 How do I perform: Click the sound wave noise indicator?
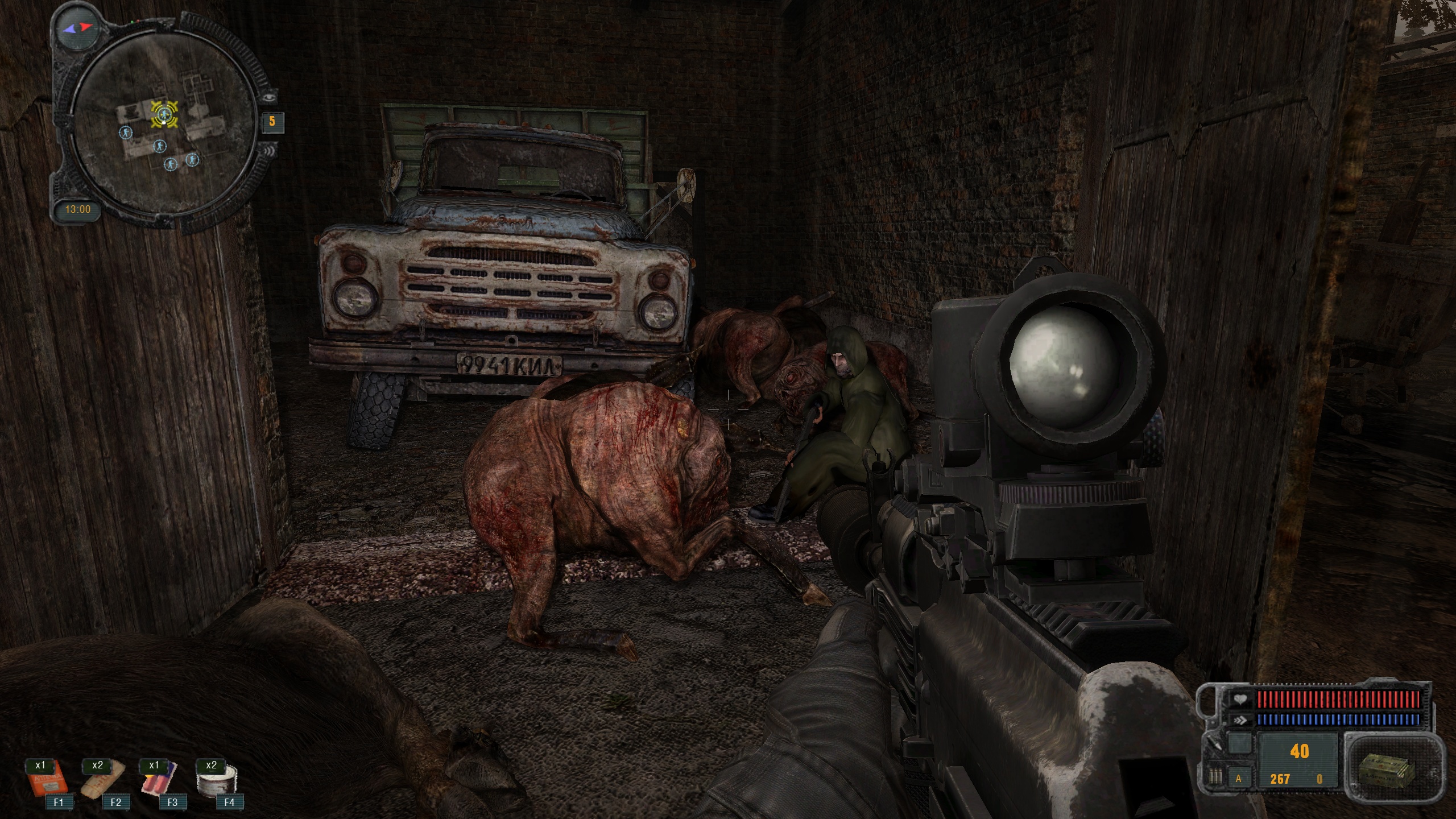pos(268,151)
